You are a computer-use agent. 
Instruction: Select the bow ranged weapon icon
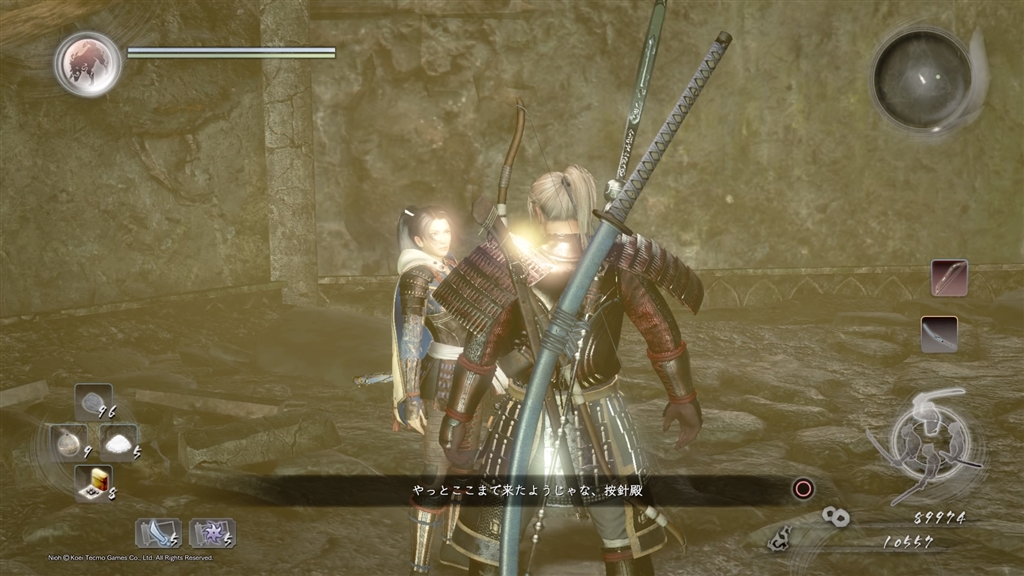pos(949,277)
